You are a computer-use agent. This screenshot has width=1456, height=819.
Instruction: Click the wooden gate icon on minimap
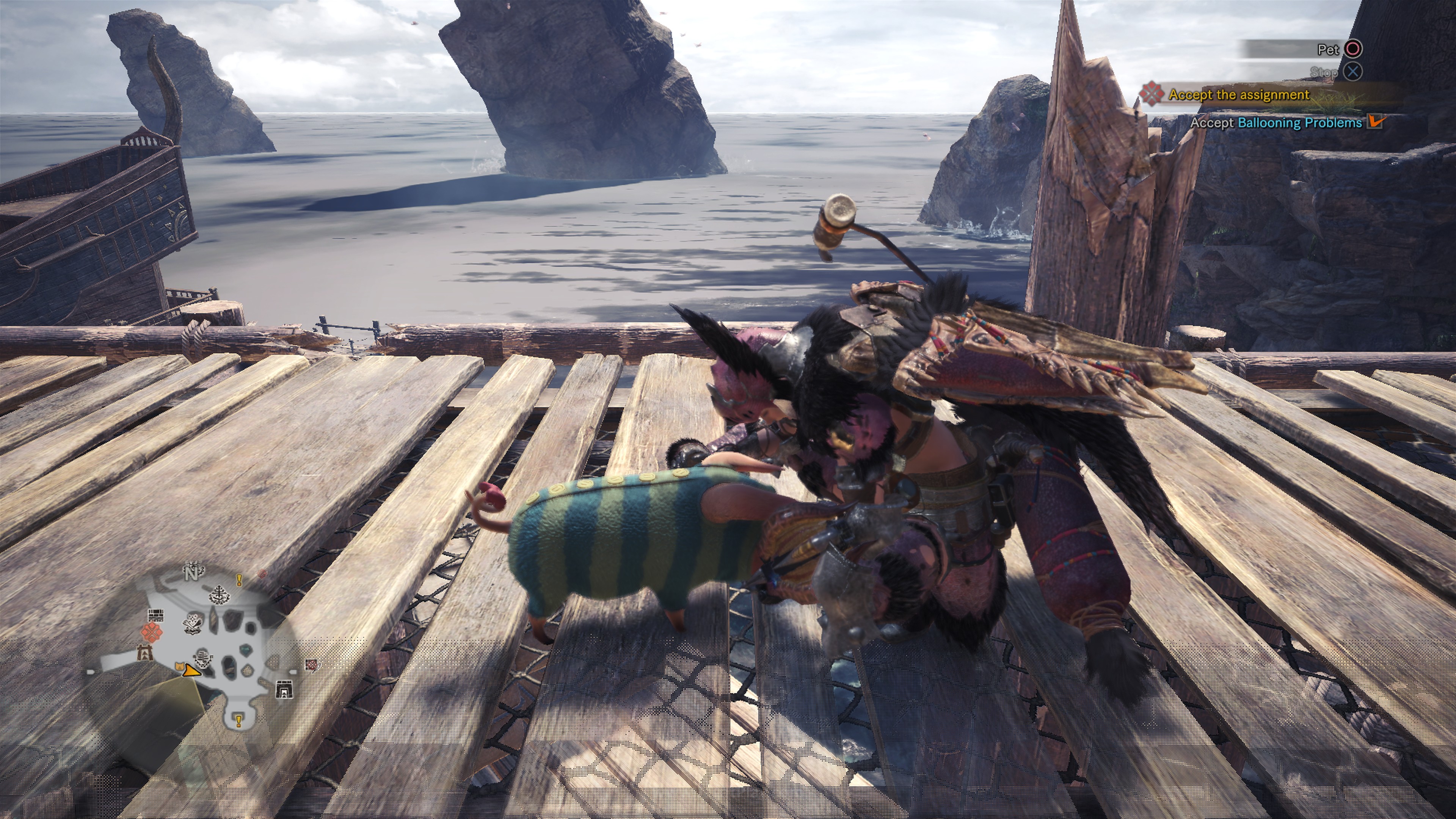(145, 654)
